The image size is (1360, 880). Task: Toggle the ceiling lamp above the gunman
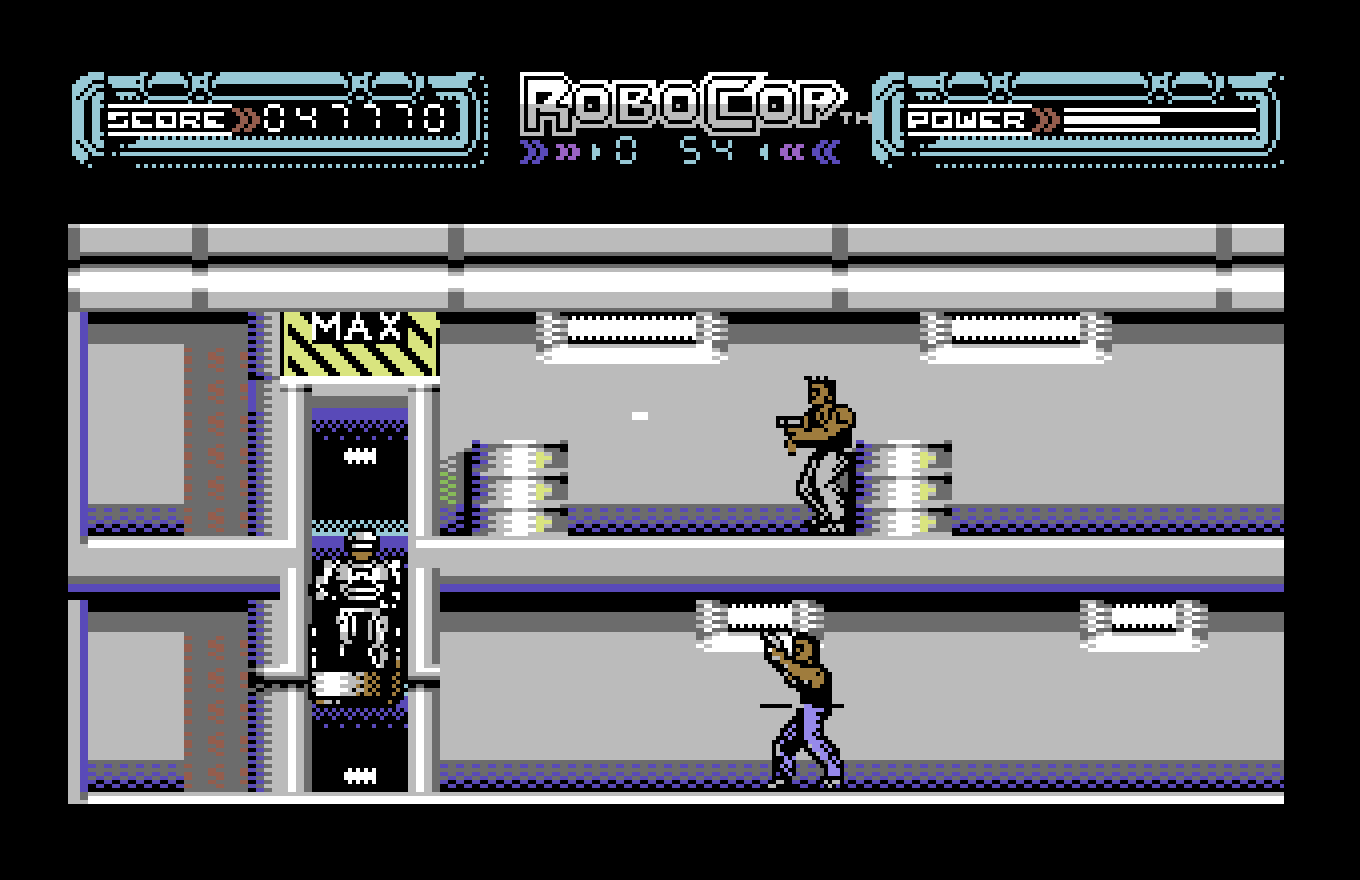click(630, 331)
